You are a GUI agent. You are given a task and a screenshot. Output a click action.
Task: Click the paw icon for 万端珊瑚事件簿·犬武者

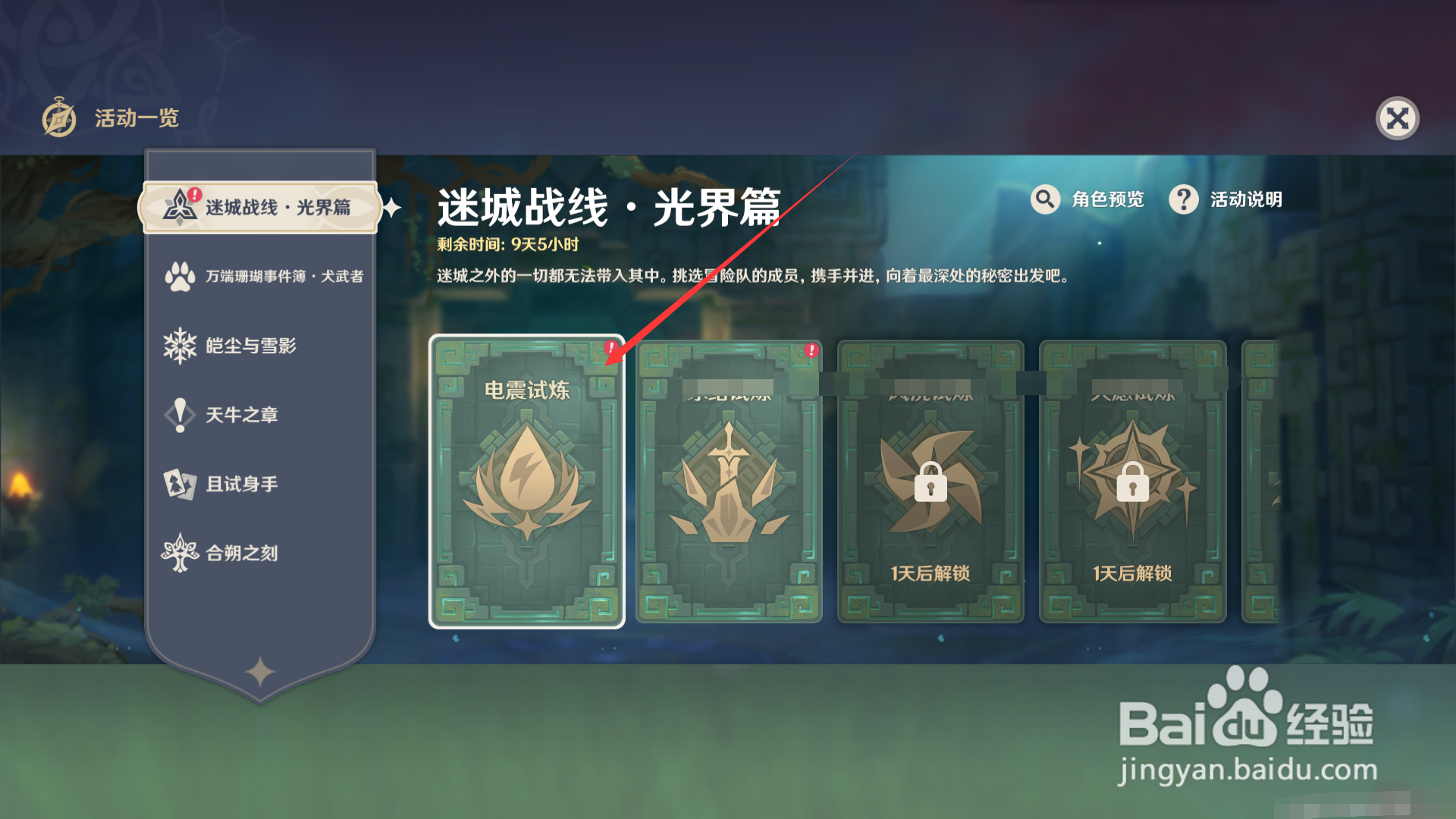[180, 277]
